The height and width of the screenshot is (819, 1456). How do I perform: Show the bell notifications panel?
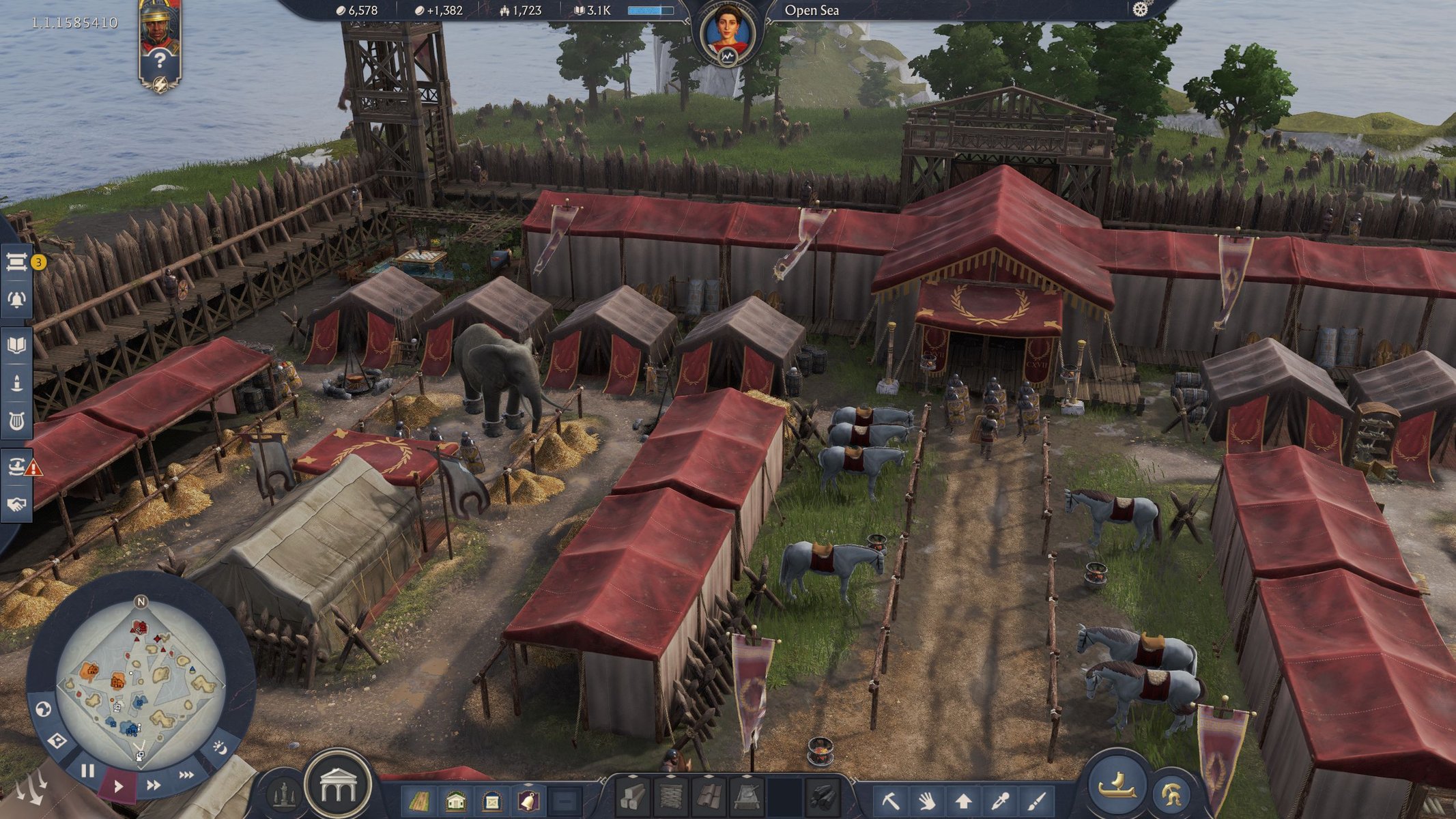17,299
